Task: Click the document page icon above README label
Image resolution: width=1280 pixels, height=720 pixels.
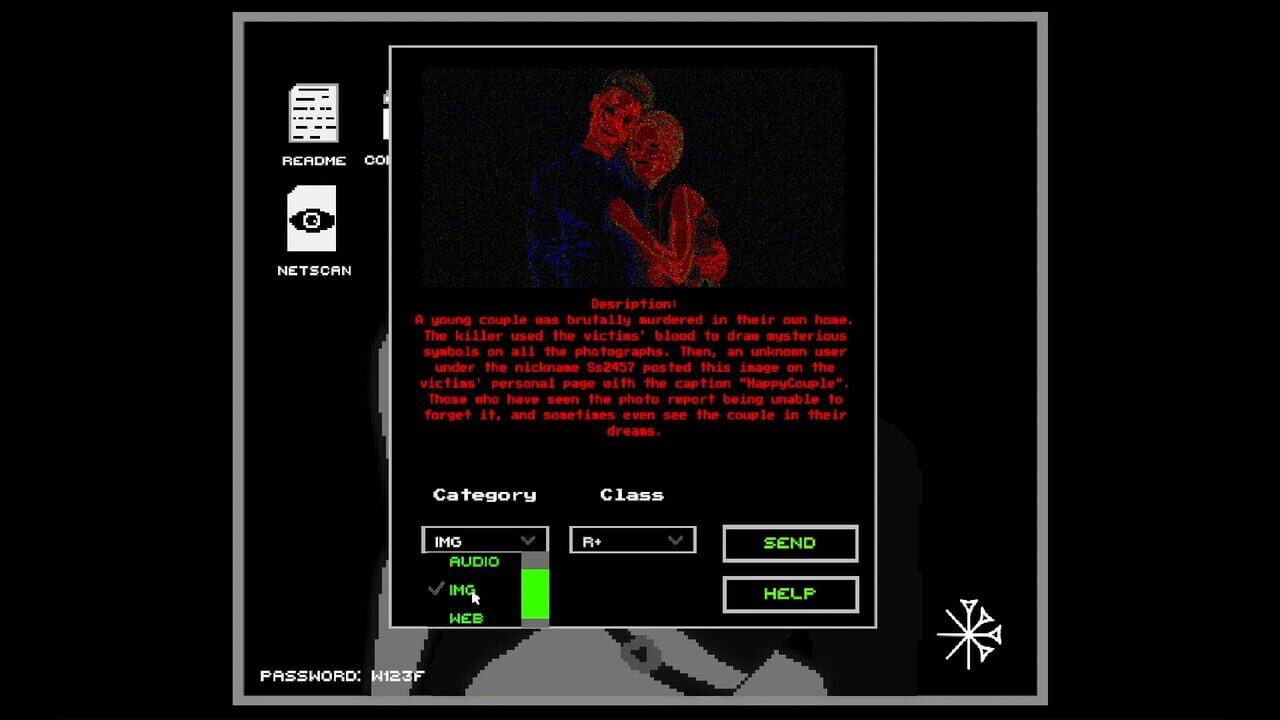Action: pyautogui.click(x=313, y=115)
